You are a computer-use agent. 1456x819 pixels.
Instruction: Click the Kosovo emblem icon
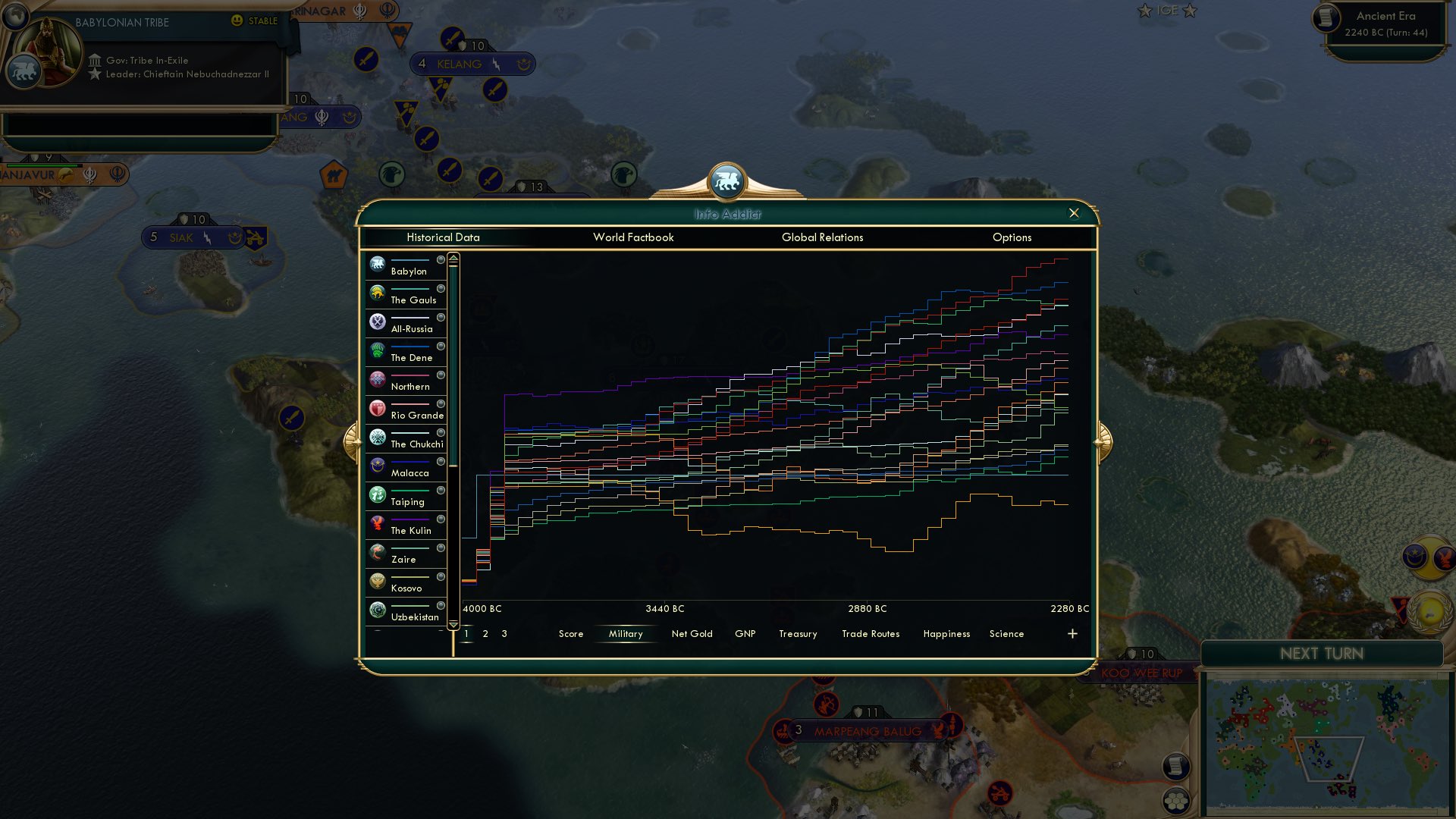377,581
